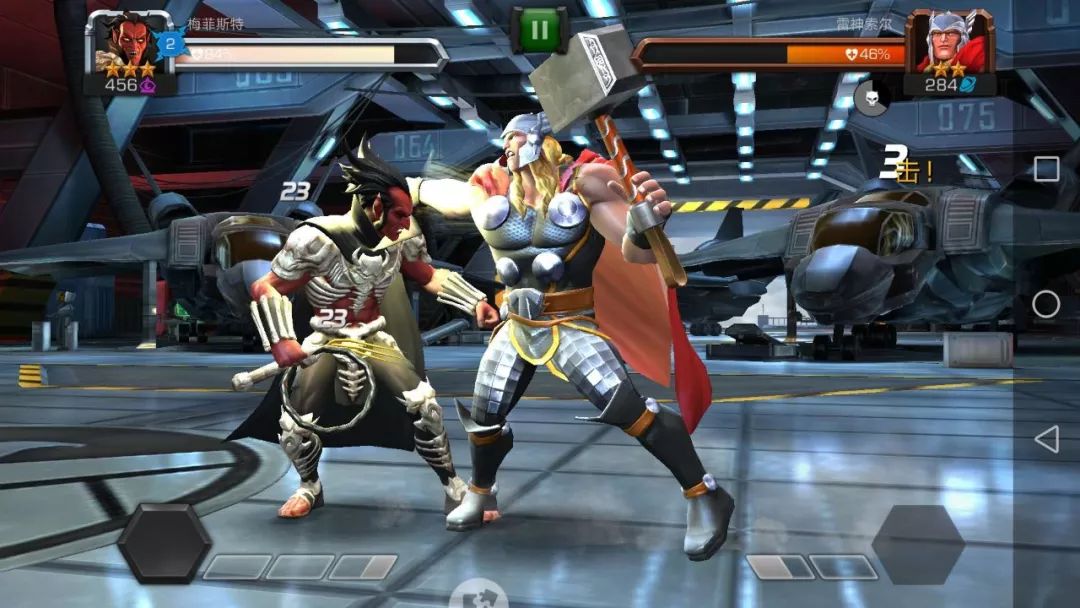Screen dimensions: 1080x608
Task: Tap Thor's opponent portrait
Action: tap(949, 42)
